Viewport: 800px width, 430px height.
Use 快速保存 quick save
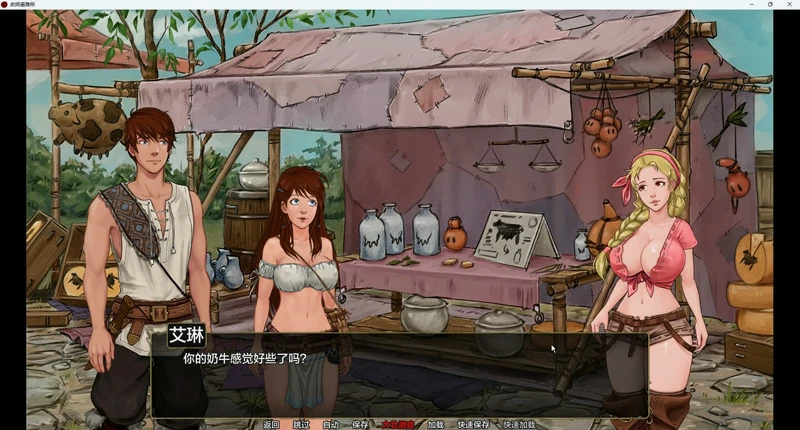point(473,424)
